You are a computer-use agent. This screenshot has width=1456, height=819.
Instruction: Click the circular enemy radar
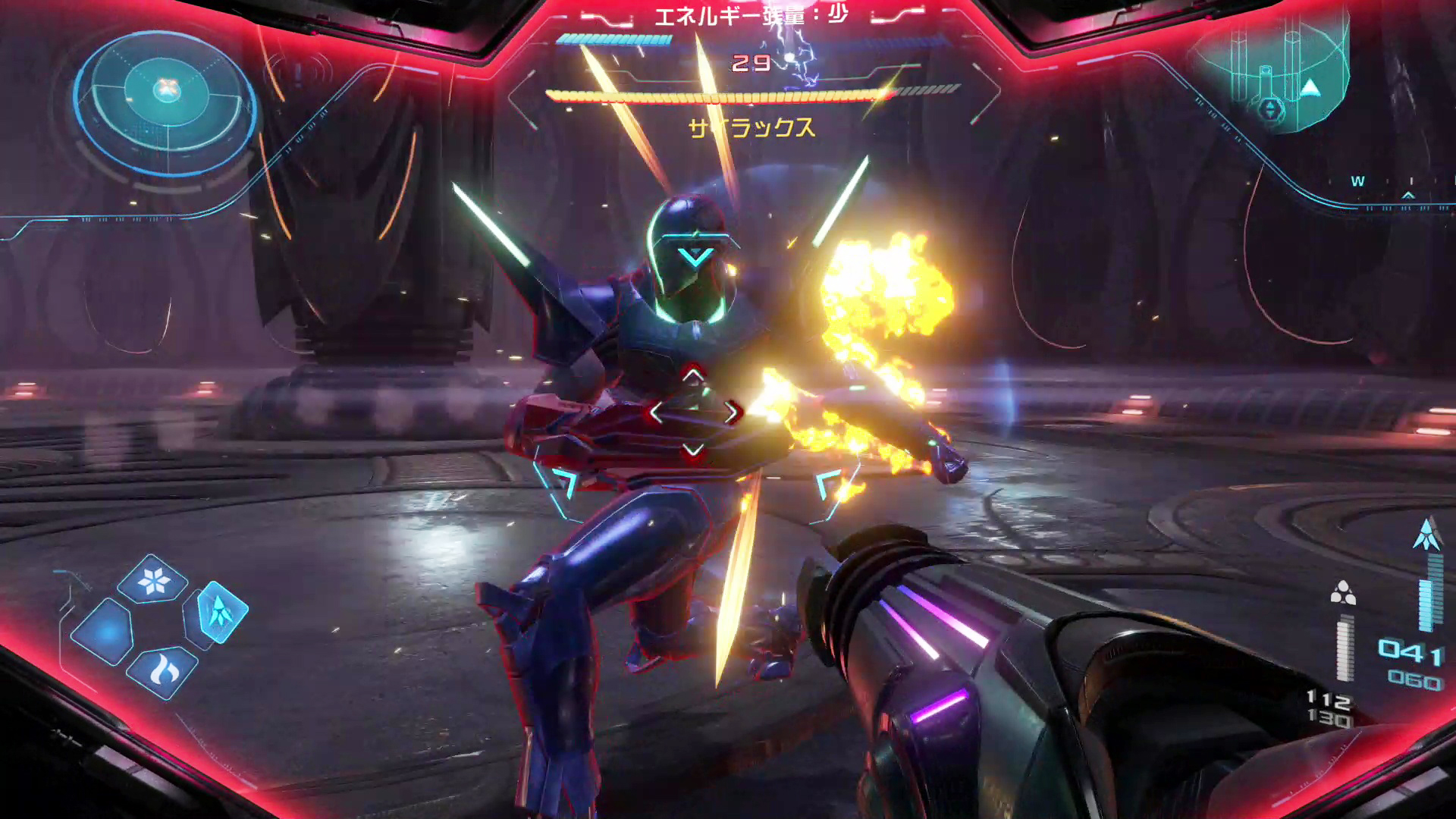click(165, 99)
